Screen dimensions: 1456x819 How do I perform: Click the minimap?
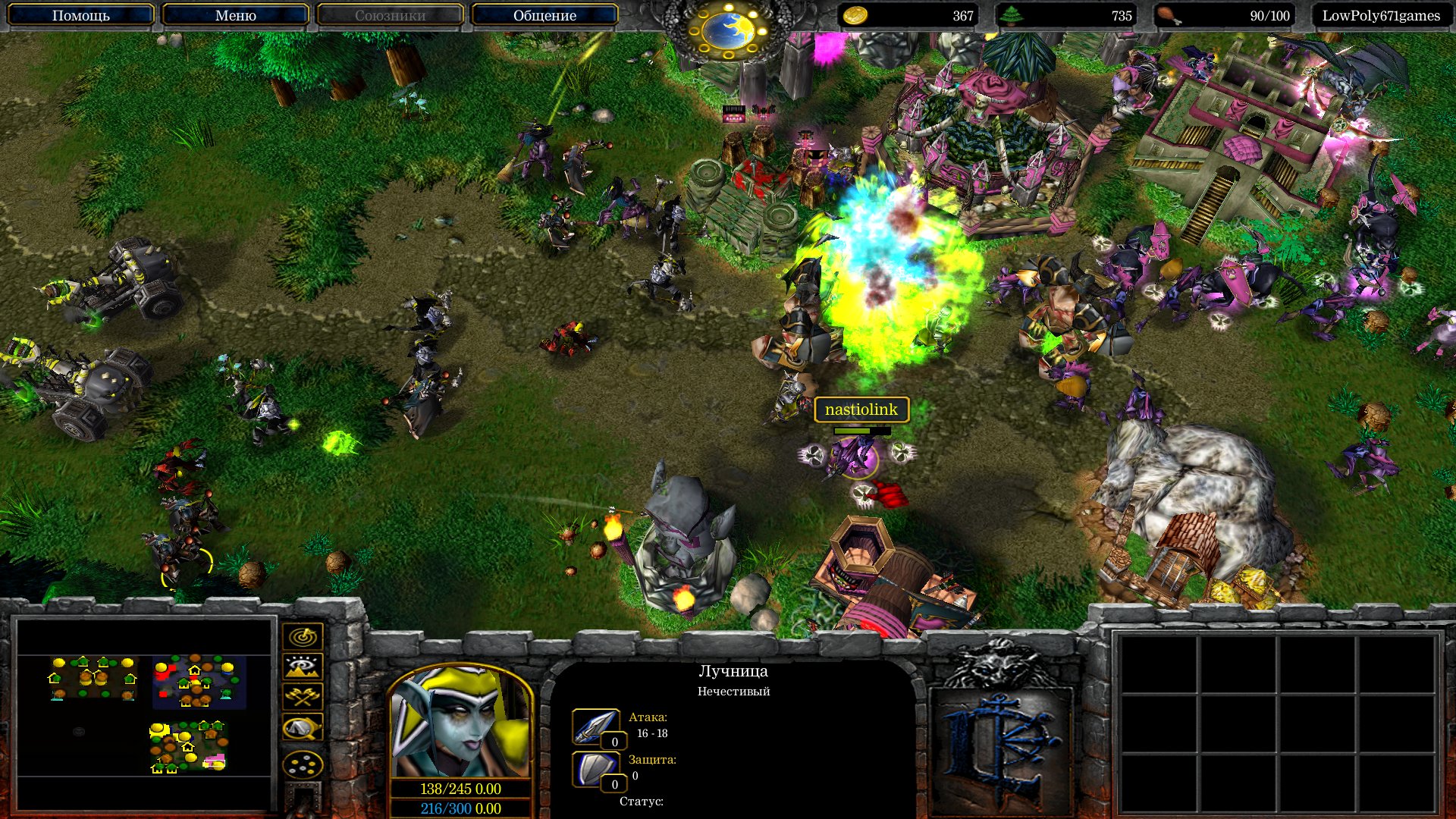(x=144, y=713)
